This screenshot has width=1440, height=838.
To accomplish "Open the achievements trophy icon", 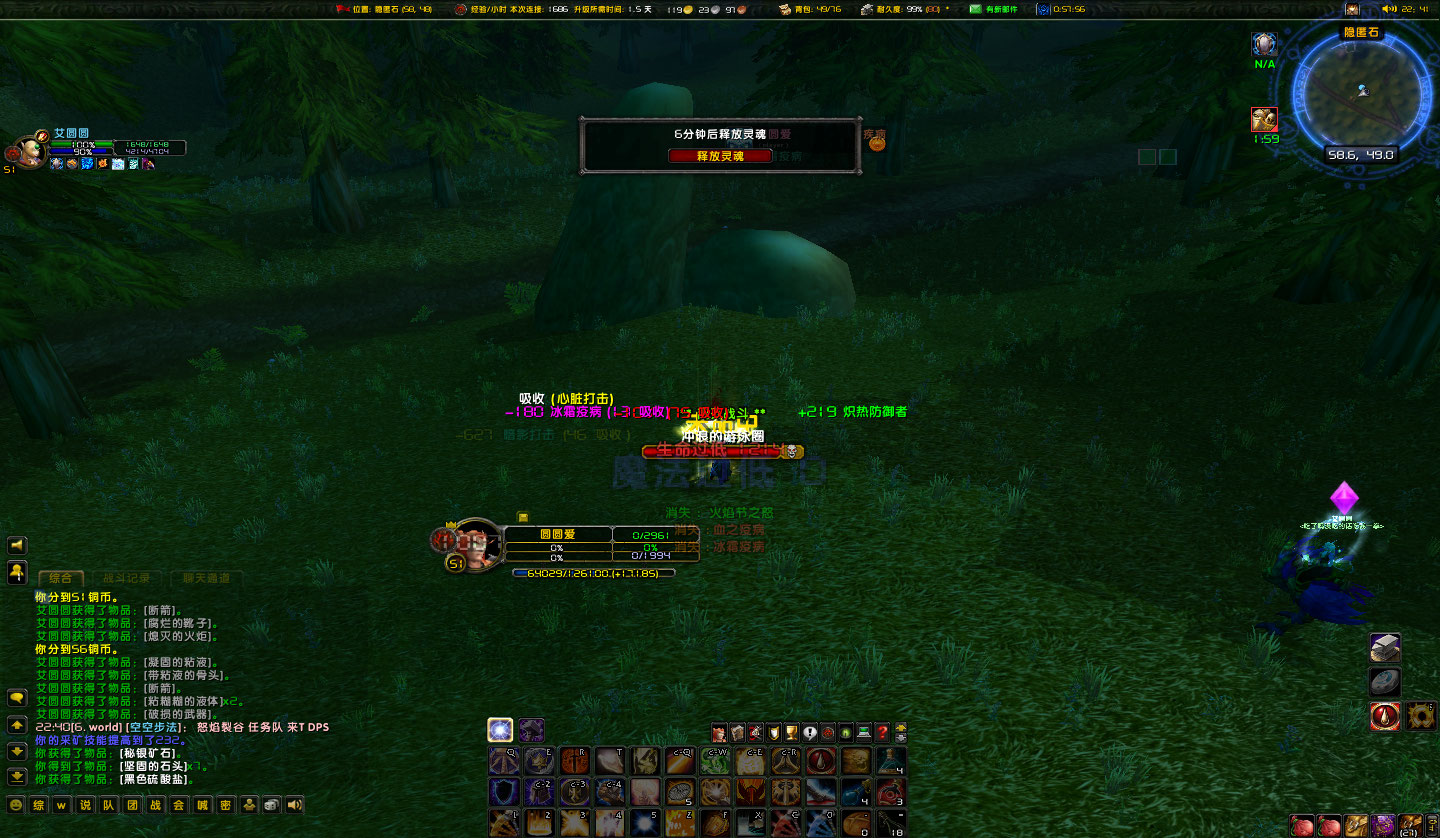I will [x=790, y=731].
